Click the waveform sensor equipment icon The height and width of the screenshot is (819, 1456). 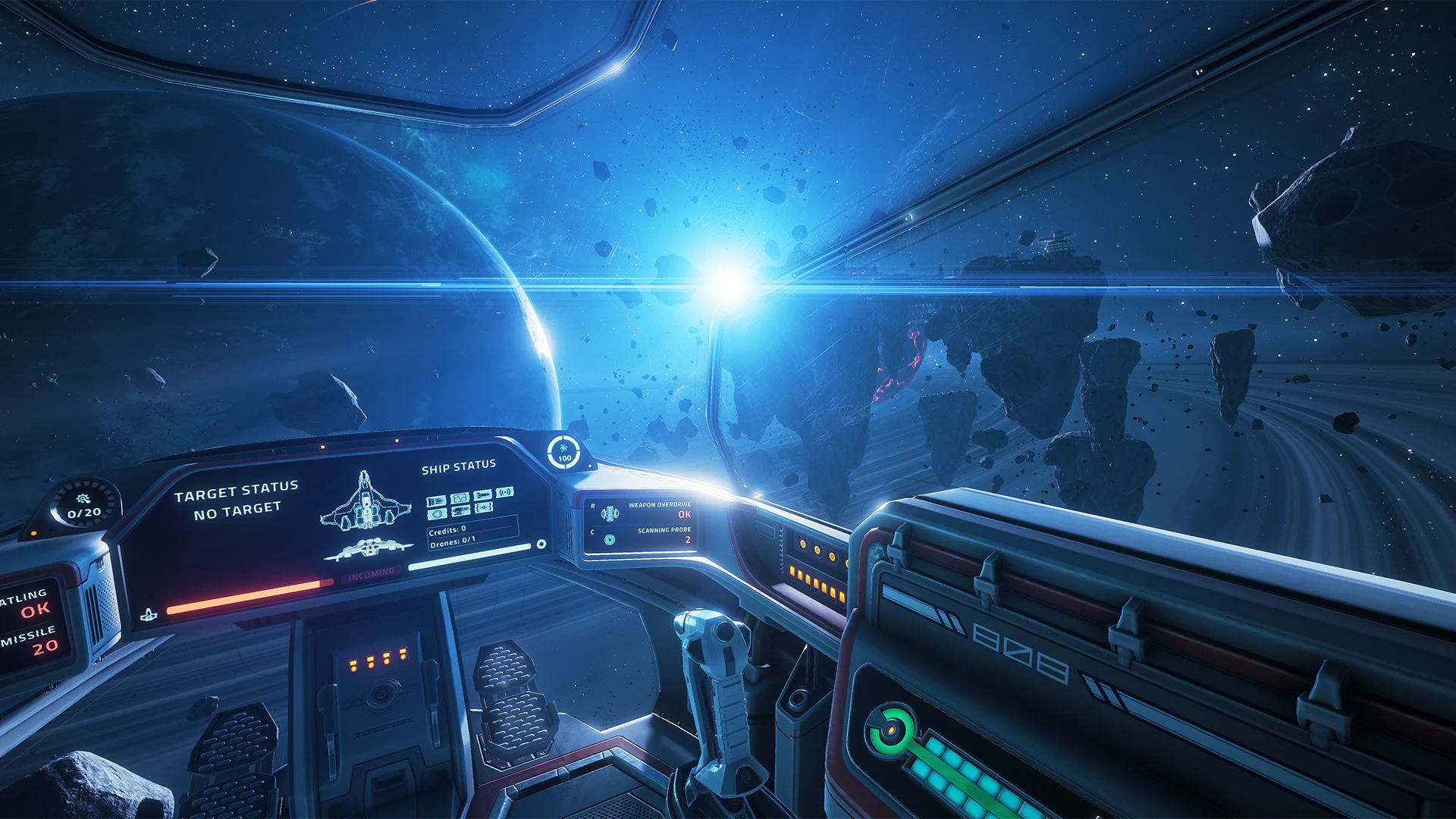[460, 497]
